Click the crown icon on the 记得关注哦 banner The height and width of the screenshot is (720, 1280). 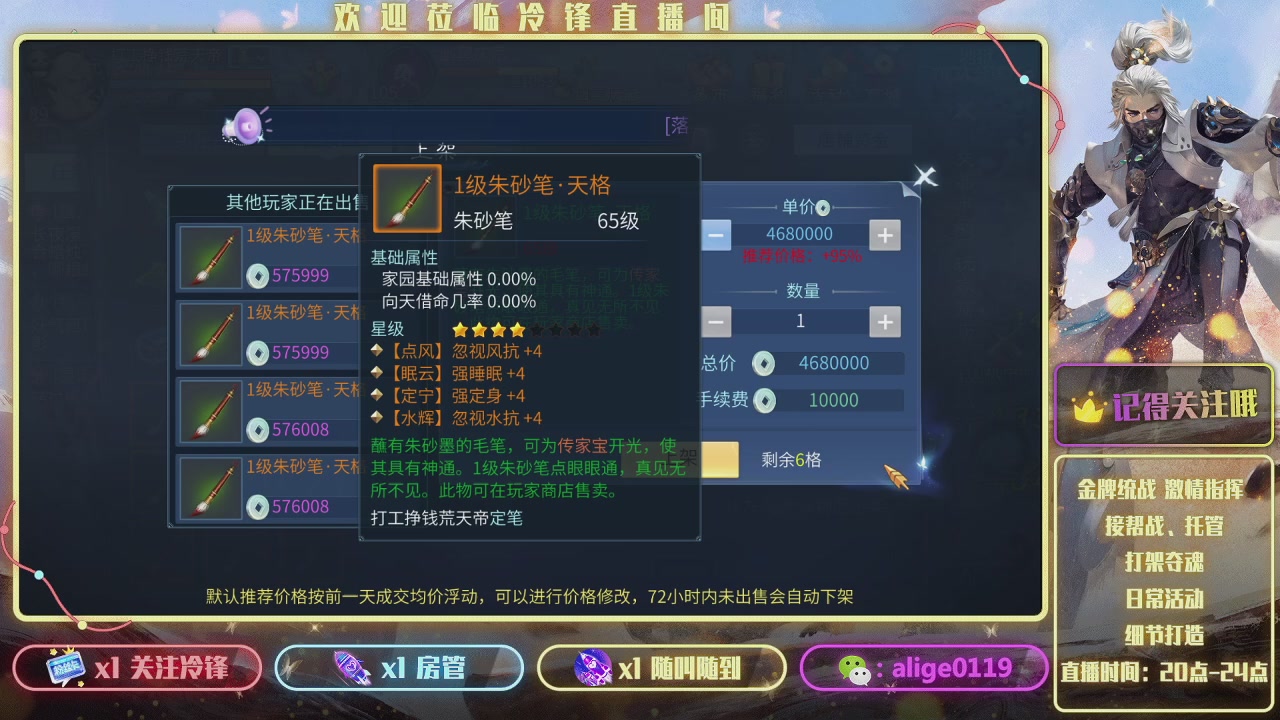coord(1087,405)
